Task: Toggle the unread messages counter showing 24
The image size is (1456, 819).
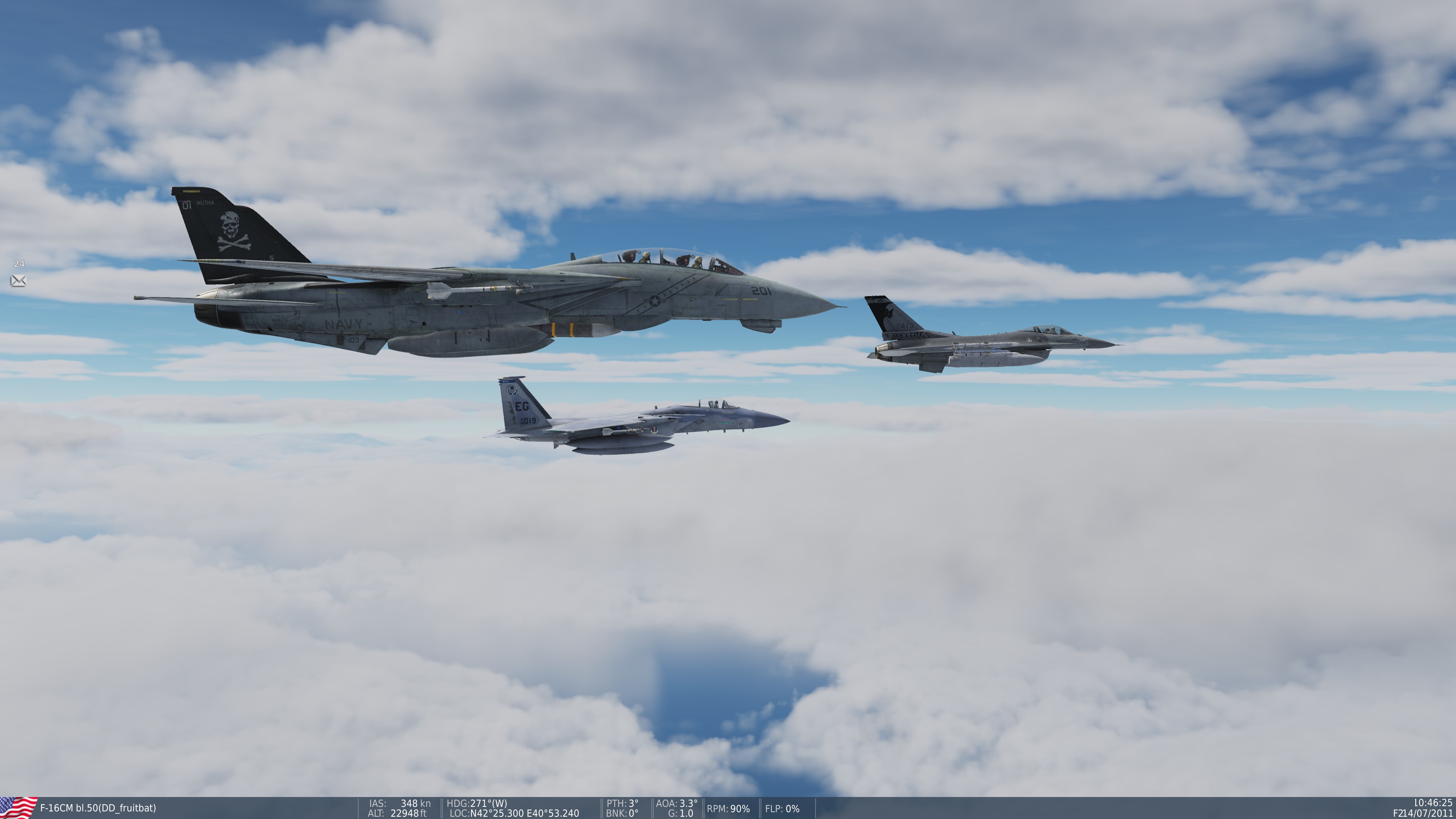Action: [19, 263]
